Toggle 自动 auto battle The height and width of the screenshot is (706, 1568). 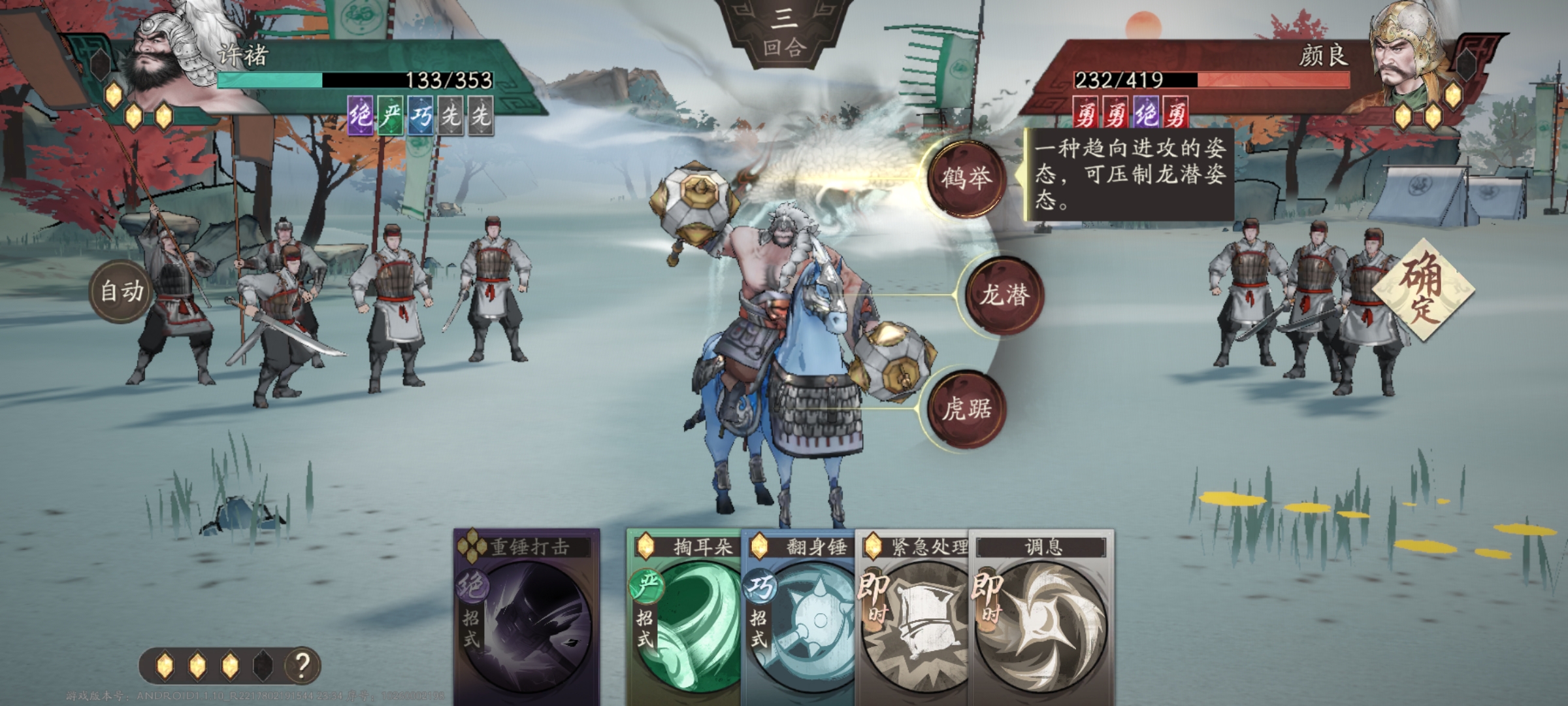[122, 292]
